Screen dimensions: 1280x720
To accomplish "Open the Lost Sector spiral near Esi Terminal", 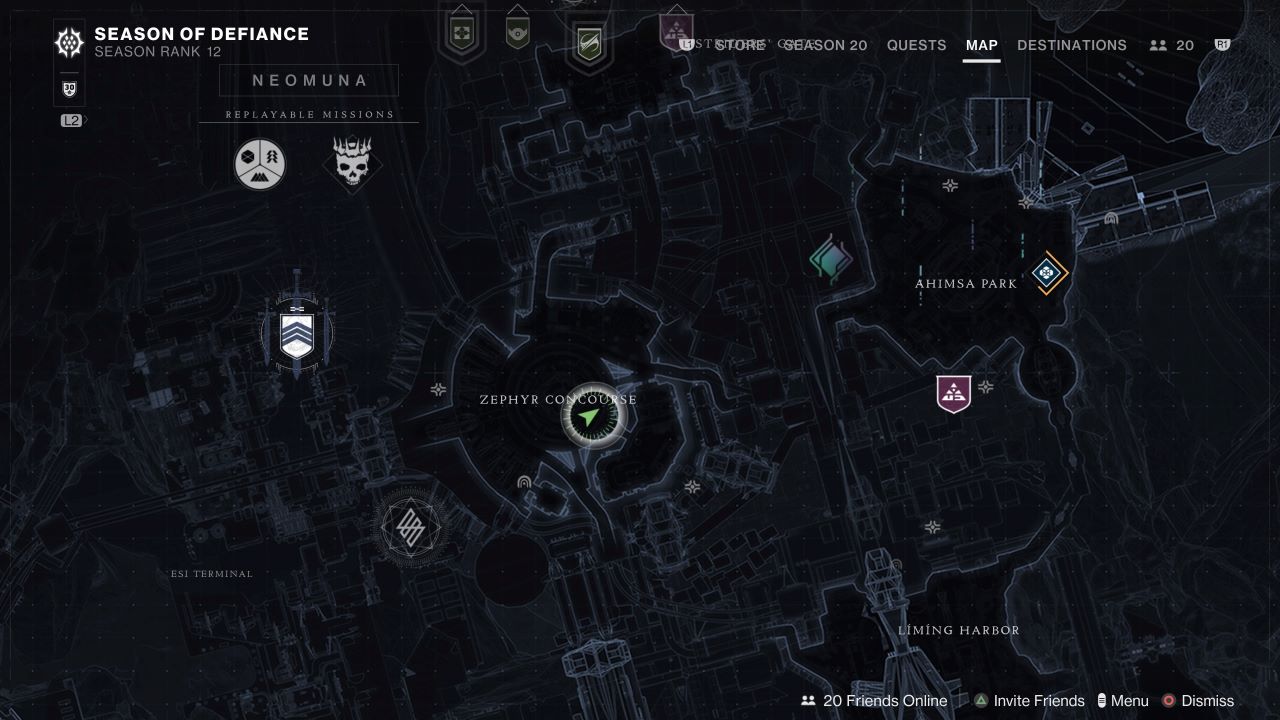I will [413, 526].
